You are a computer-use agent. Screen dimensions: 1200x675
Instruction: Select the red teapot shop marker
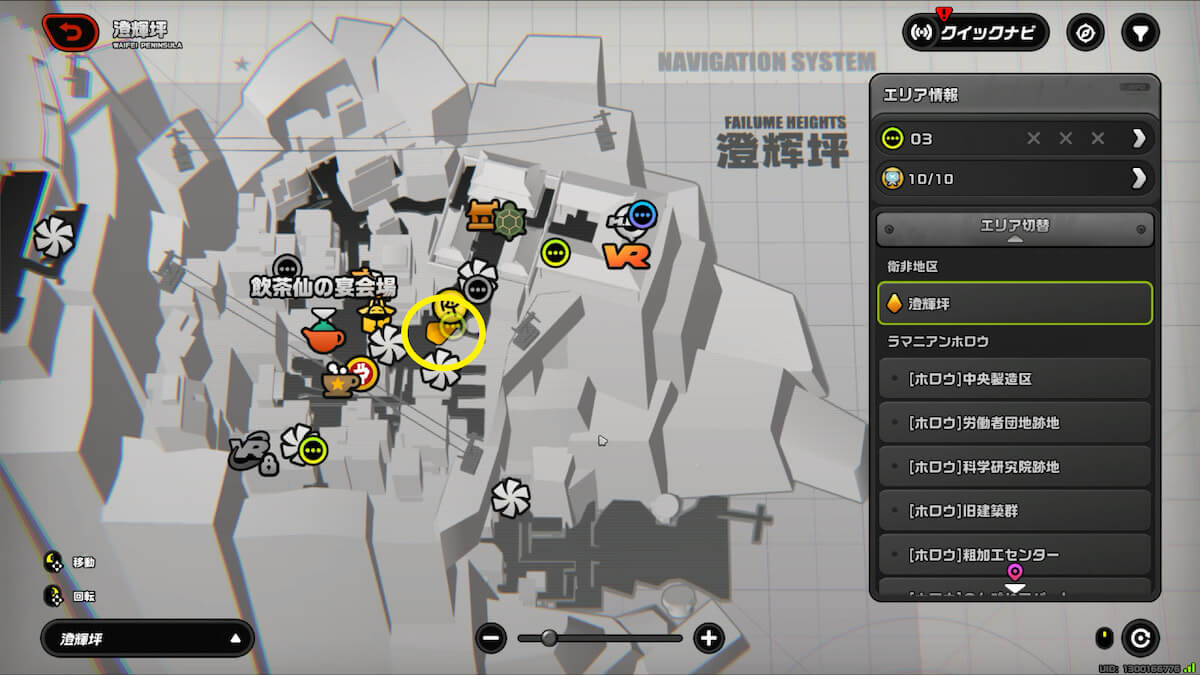[x=323, y=333]
